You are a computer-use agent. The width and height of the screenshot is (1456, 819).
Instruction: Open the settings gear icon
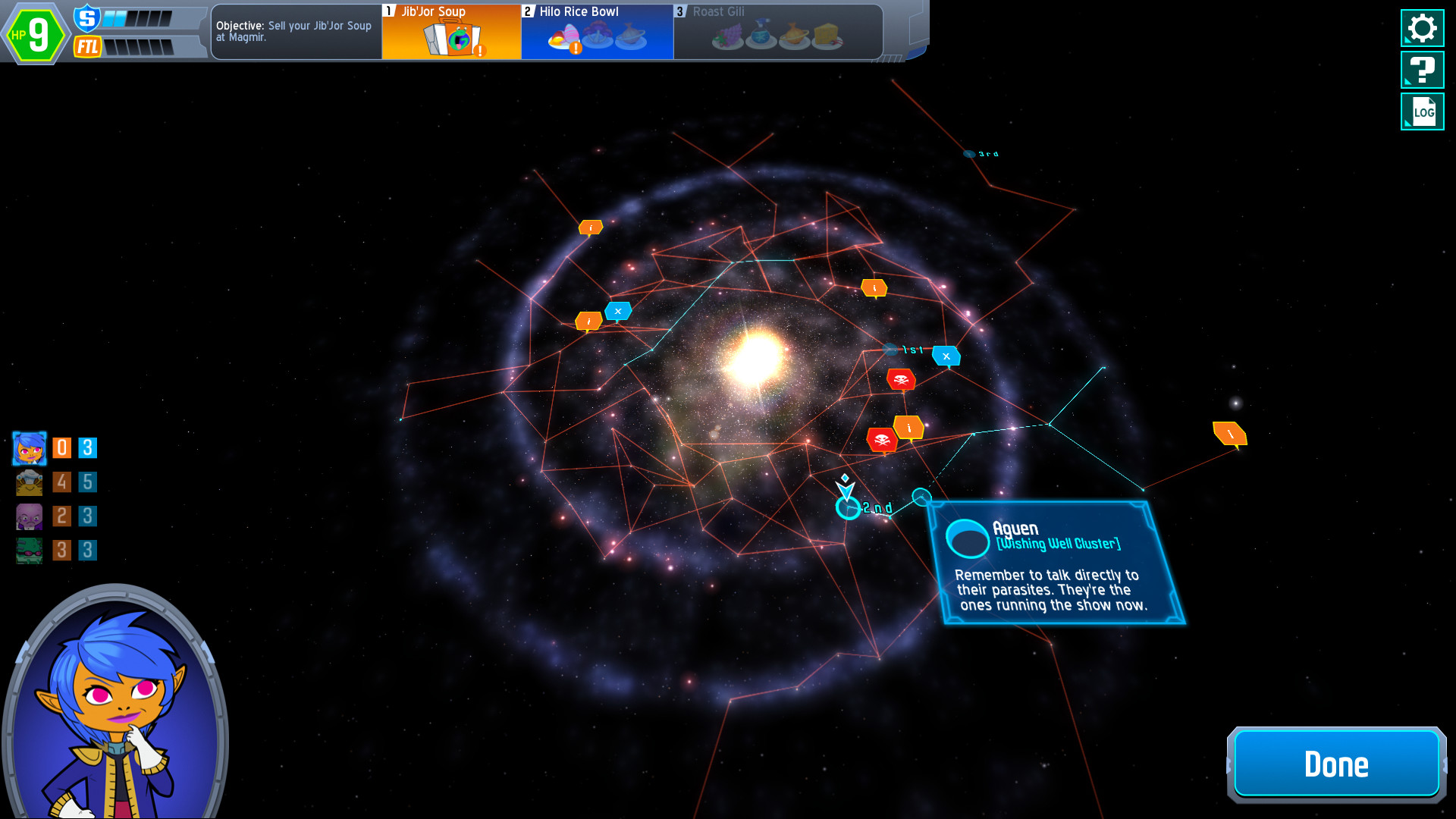(x=1422, y=27)
